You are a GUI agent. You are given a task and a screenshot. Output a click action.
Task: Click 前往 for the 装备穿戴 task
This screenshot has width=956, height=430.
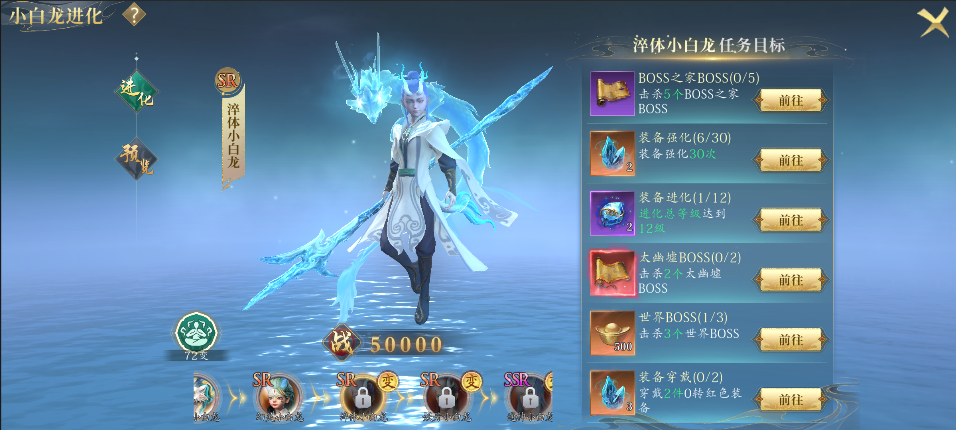790,400
